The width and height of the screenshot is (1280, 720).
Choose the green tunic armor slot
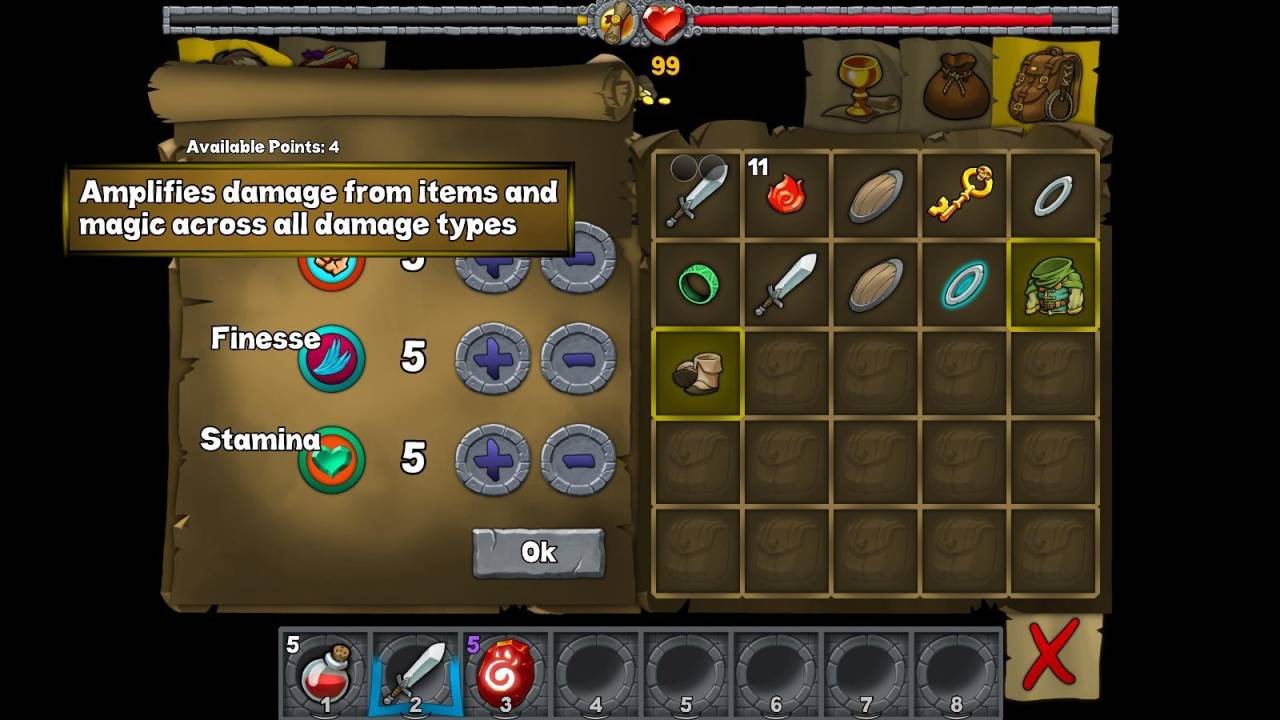[1053, 285]
